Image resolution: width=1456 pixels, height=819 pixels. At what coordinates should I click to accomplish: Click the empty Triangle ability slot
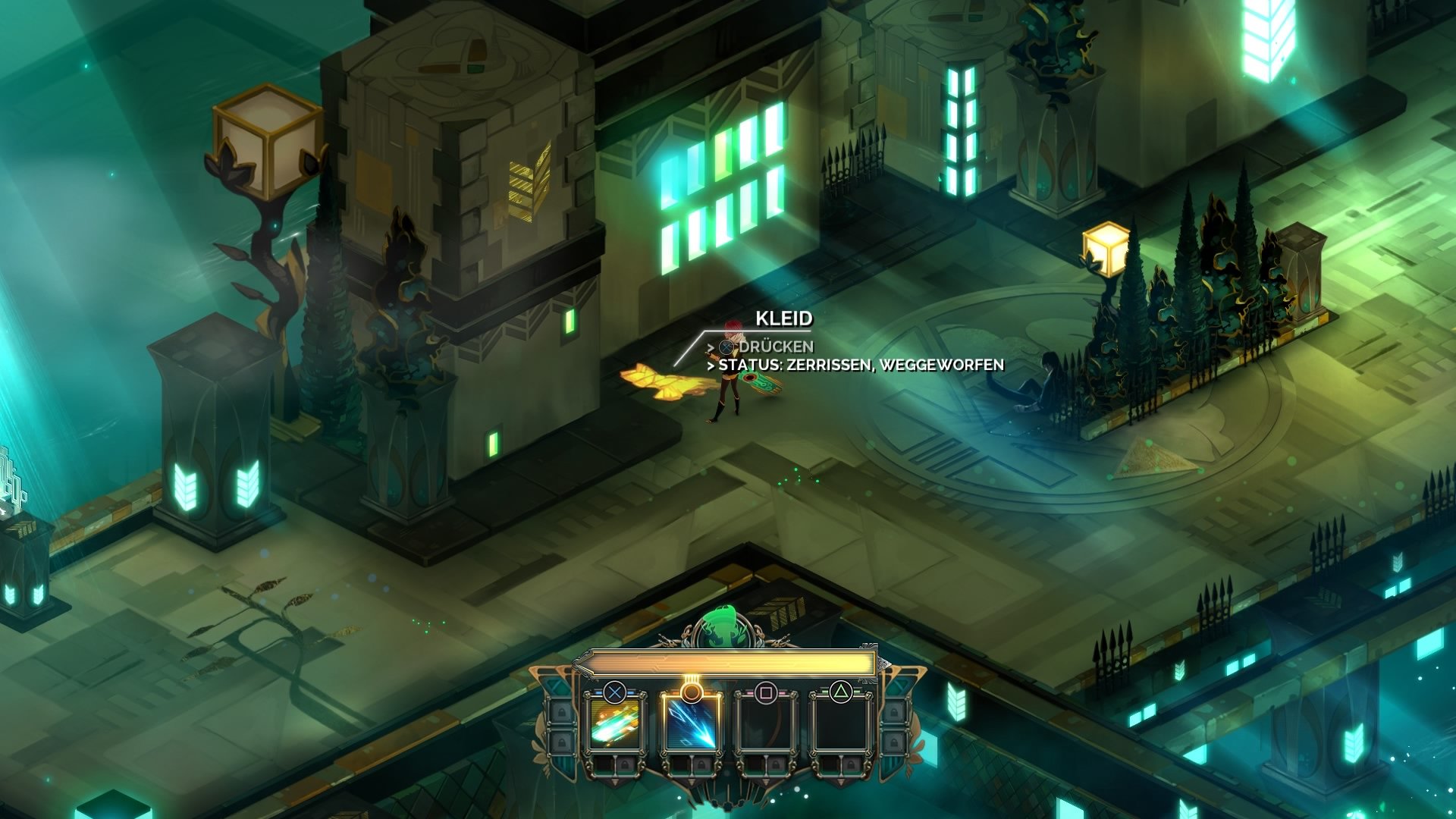[842, 724]
